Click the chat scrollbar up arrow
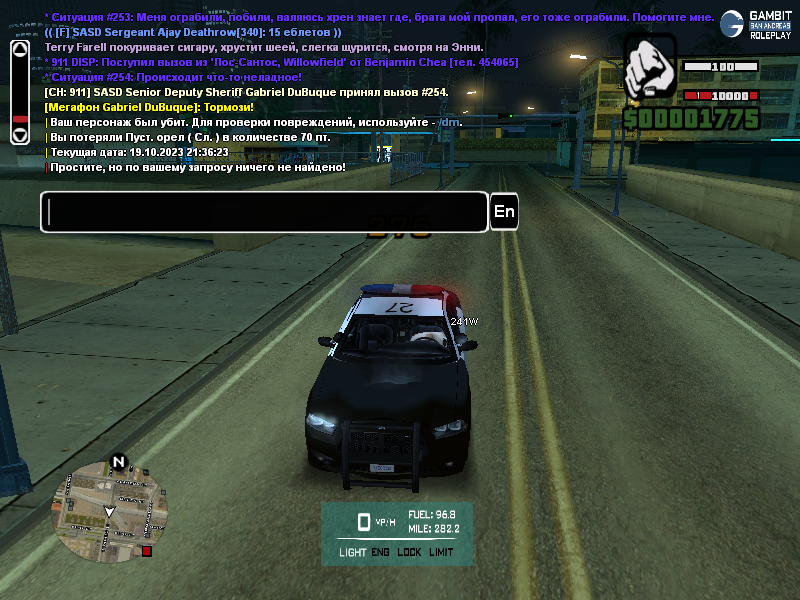 coord(19,48)
